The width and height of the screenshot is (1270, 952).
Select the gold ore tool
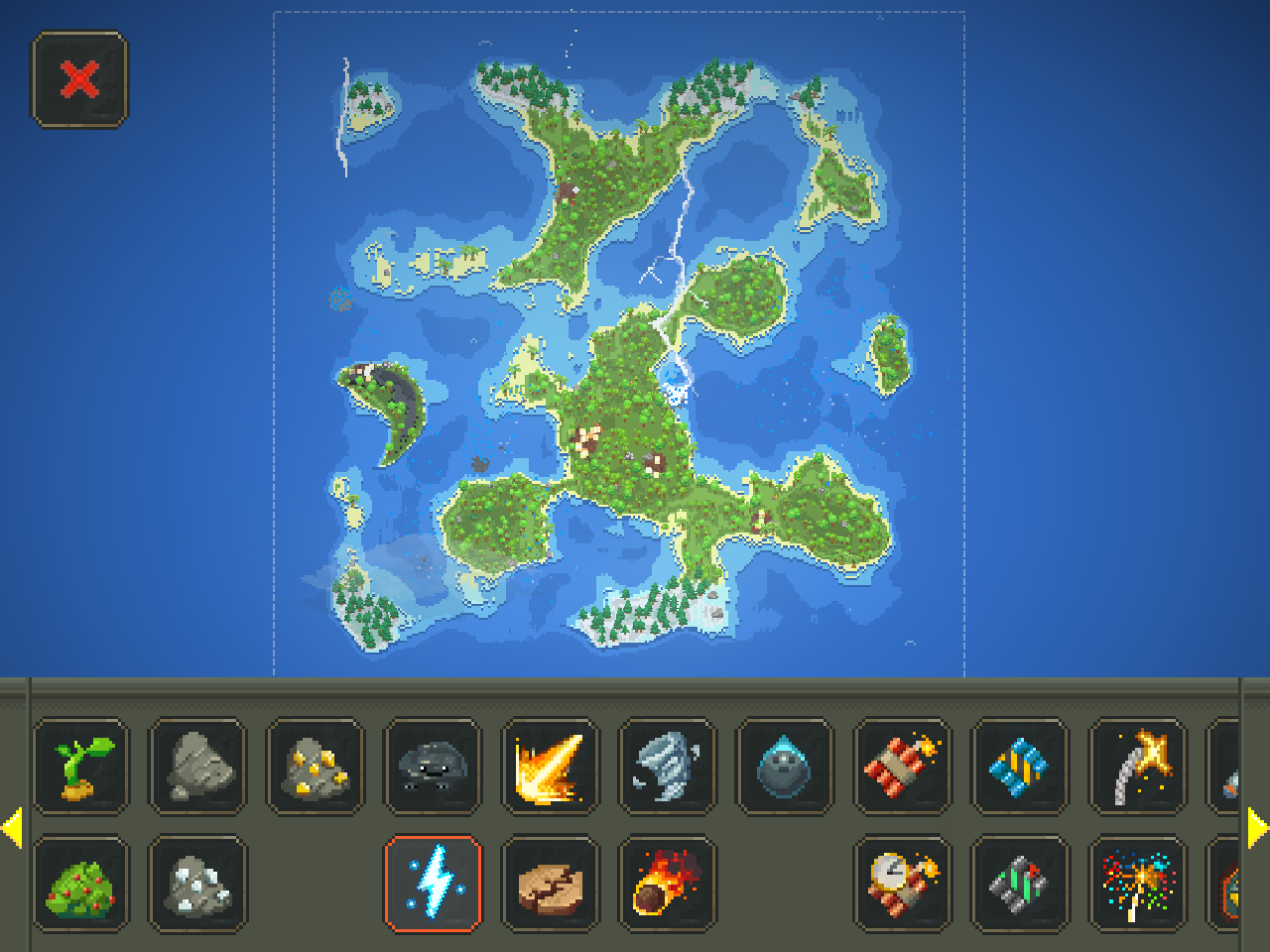315,767
